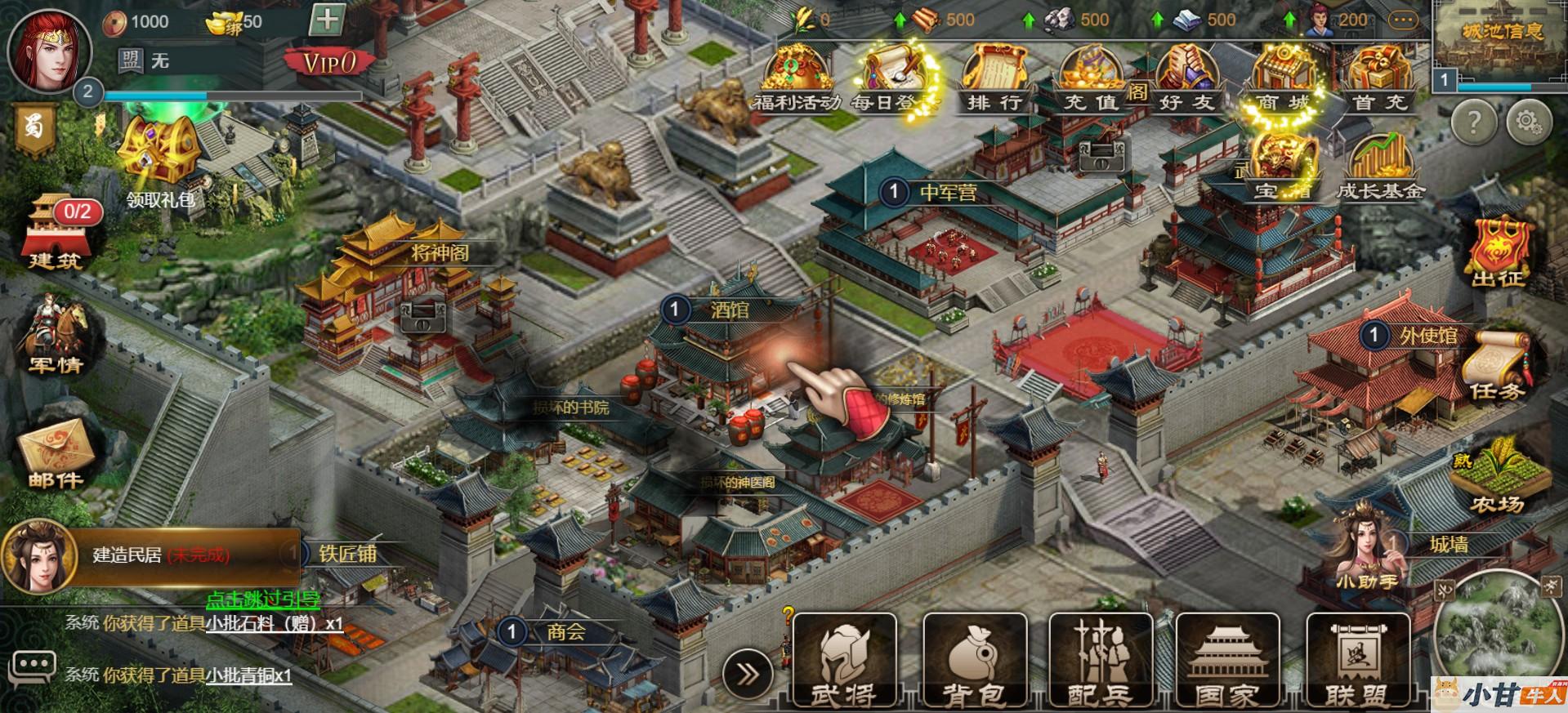Screen dimensions: 1568x713
Task: Open the 军情 military intel
Action: pyautogui.click(x=56, y=339)
